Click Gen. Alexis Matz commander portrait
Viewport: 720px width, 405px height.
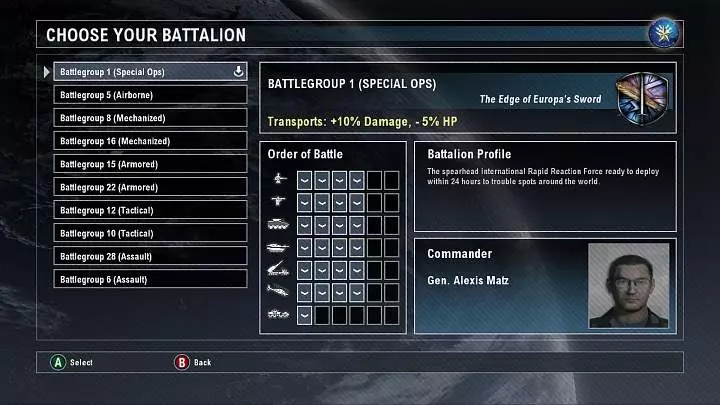628,285
